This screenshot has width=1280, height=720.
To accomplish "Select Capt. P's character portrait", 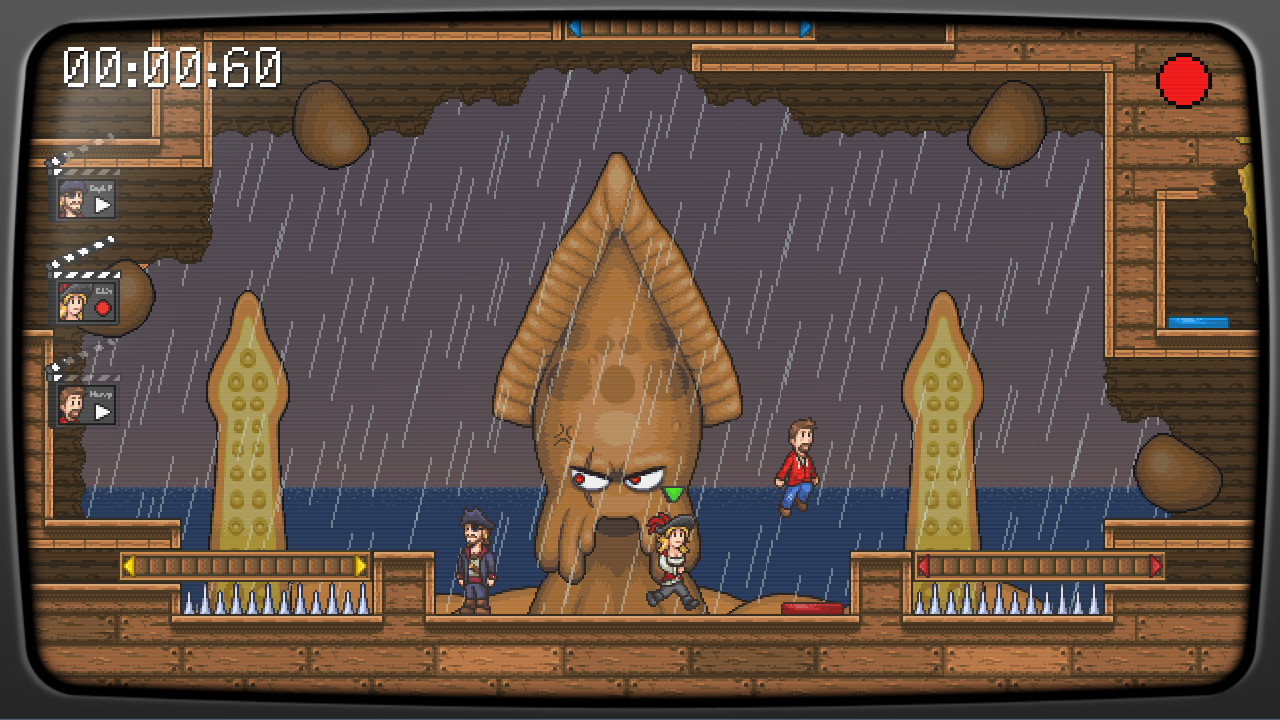I will tap(70, 197).
